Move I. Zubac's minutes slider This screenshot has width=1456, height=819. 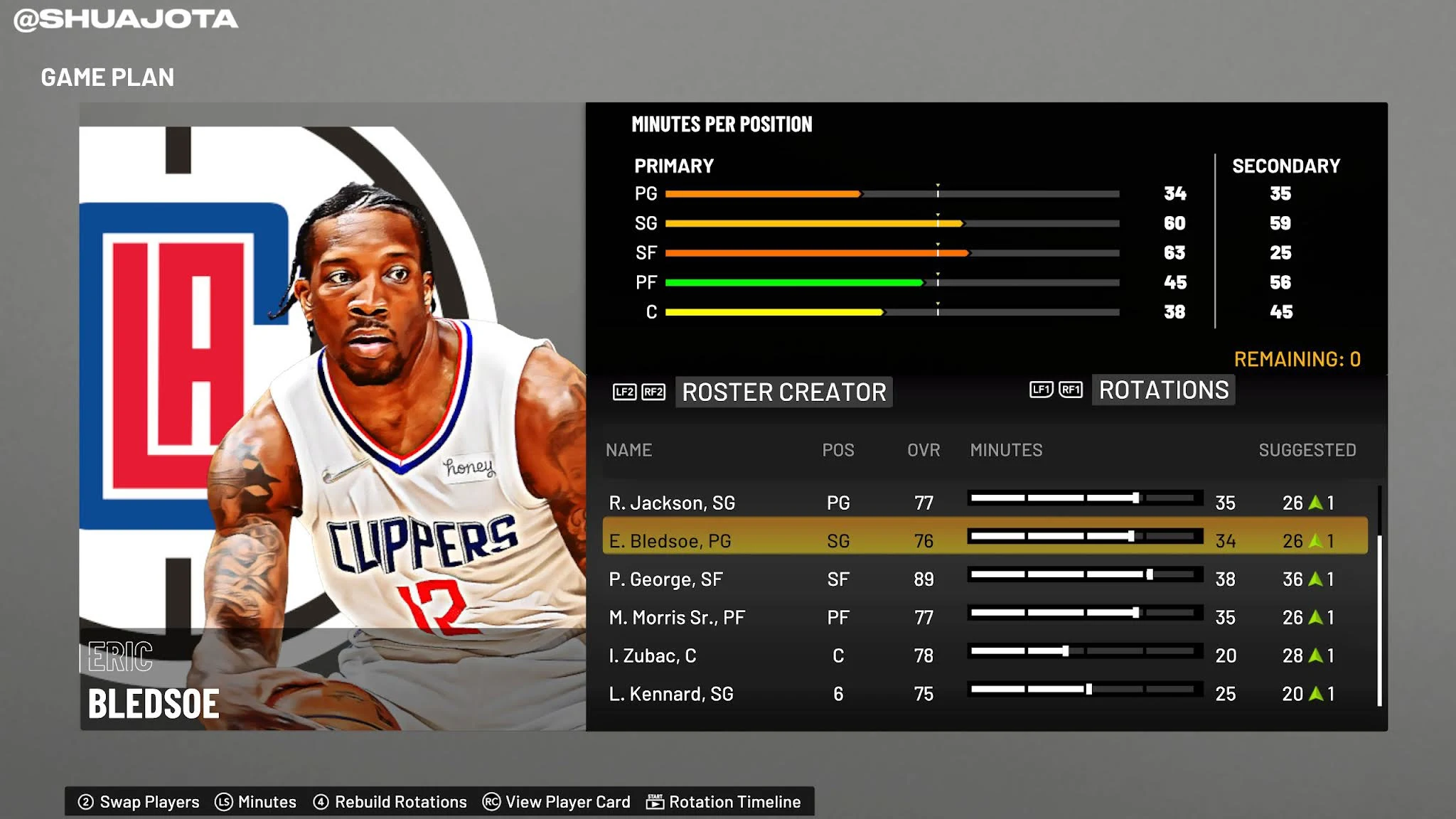pos(1065,651)
